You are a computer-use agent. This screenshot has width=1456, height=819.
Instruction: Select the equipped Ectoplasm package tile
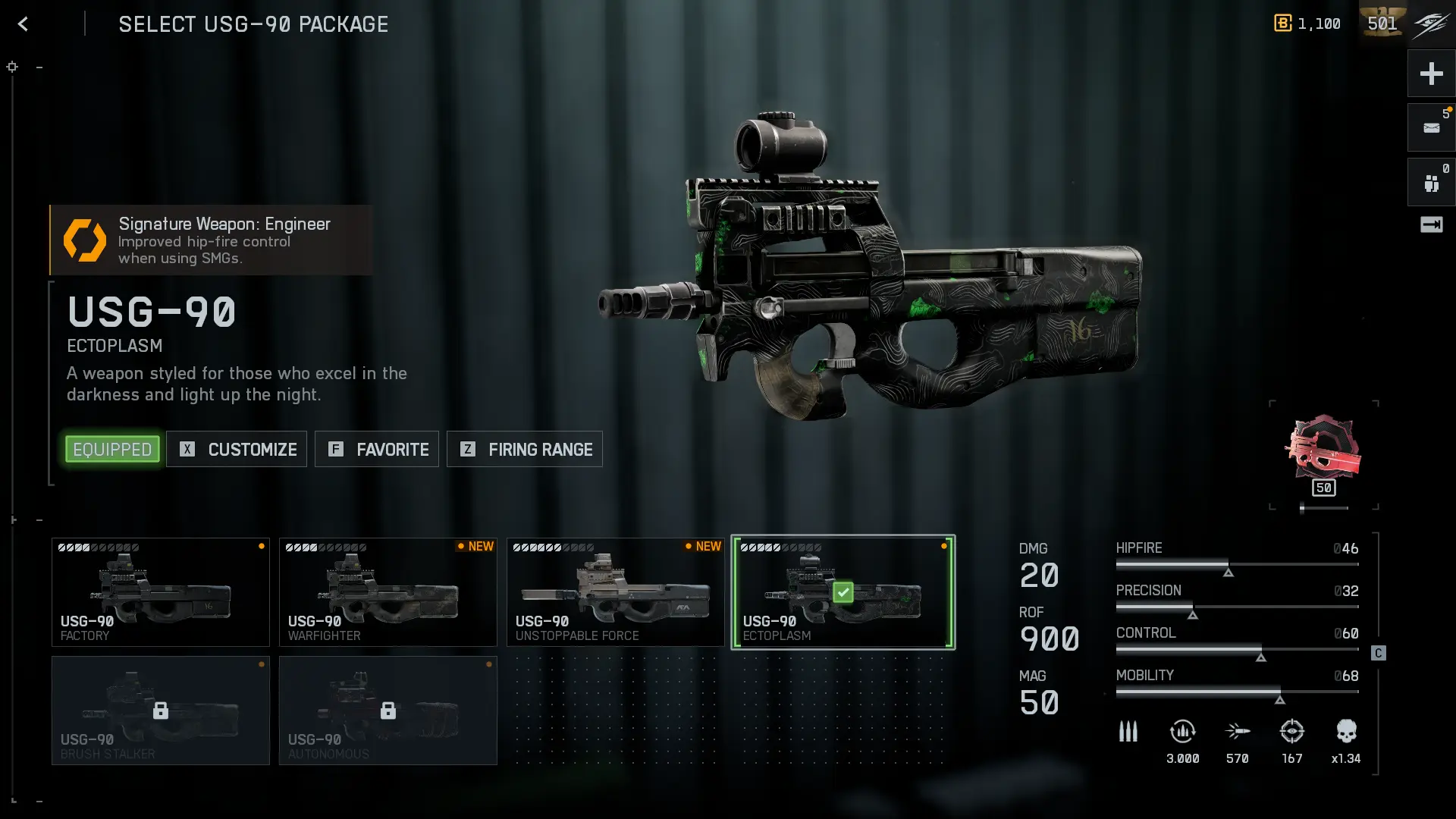843,592
